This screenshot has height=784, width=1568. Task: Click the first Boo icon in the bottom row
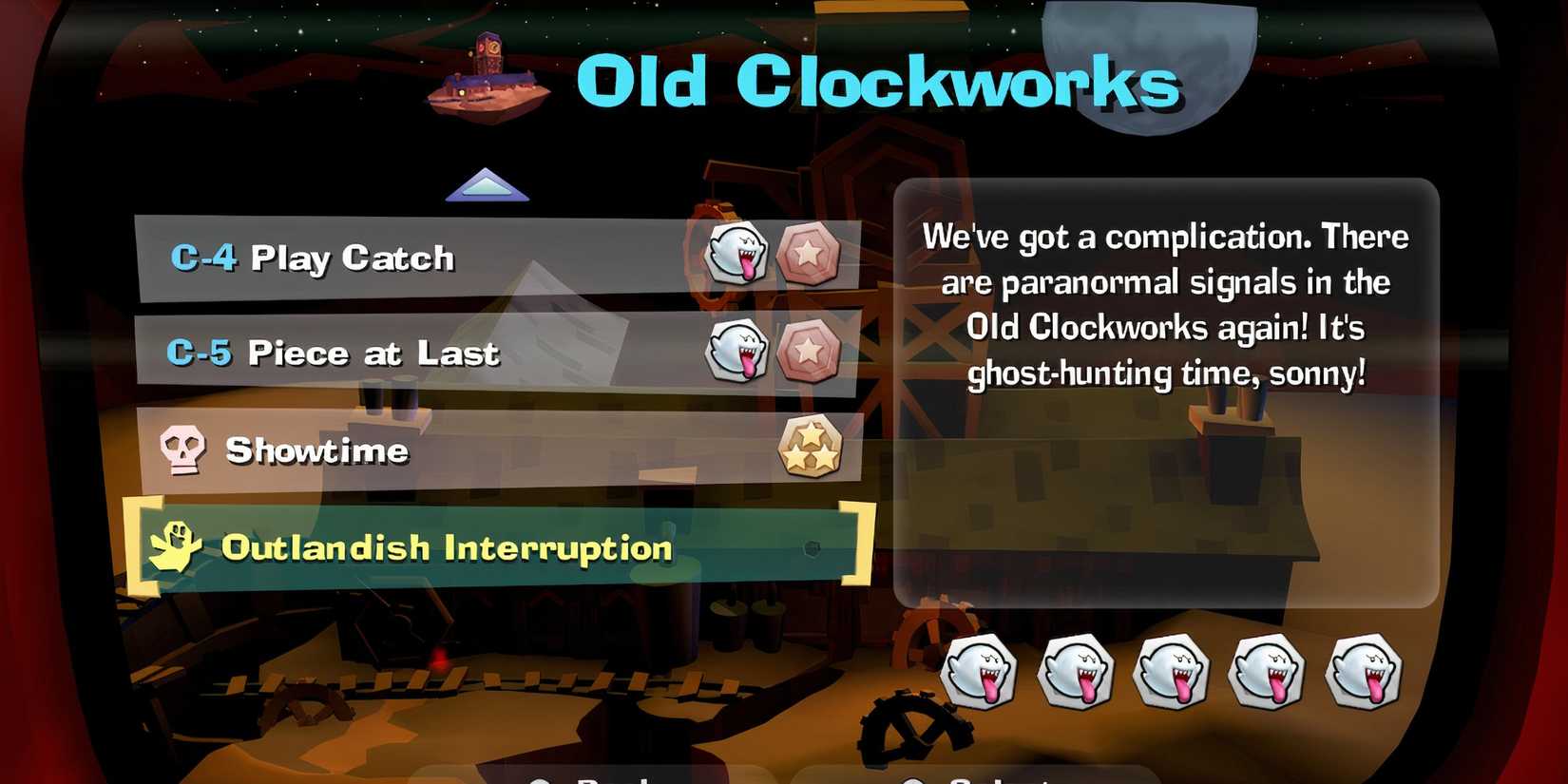(x=983, y=672)
